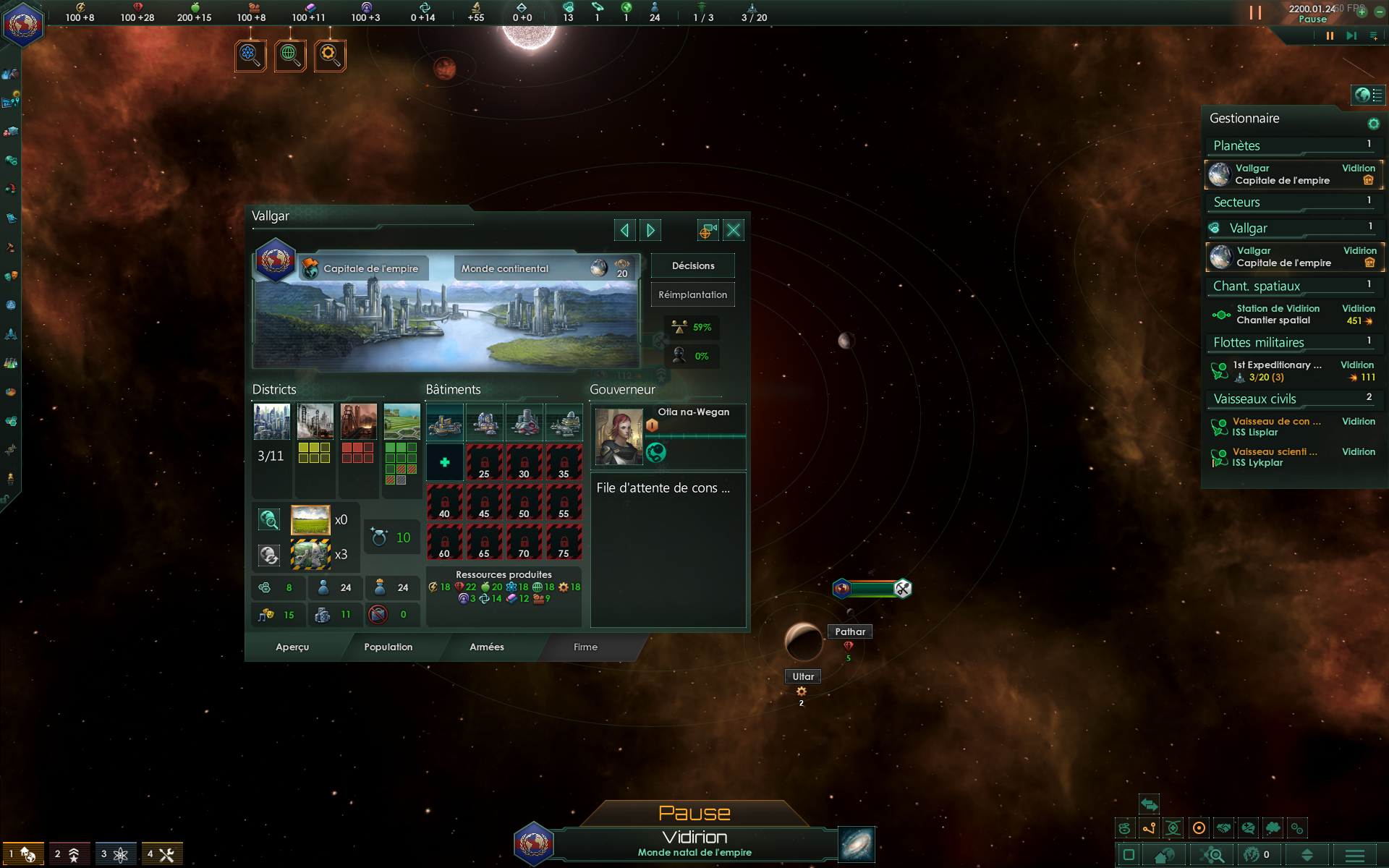Add a building in the green plus slot

pyautogui.click(x=444, y=462)
